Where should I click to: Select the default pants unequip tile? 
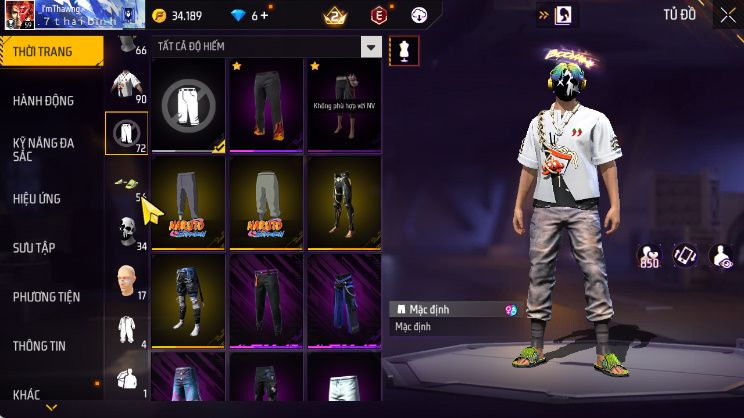[x=189, y=103]
